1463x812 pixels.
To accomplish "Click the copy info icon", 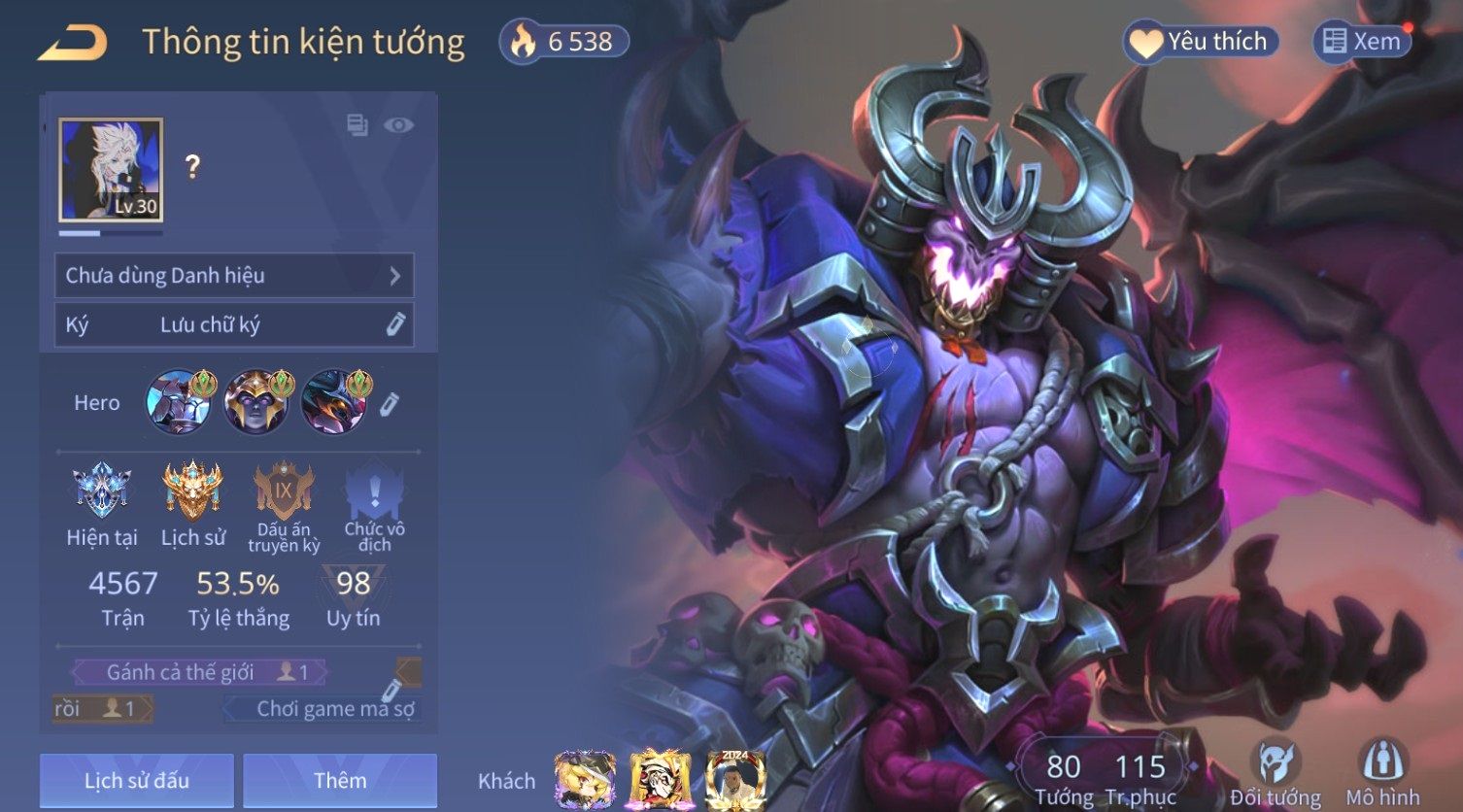I will (357, 125).
